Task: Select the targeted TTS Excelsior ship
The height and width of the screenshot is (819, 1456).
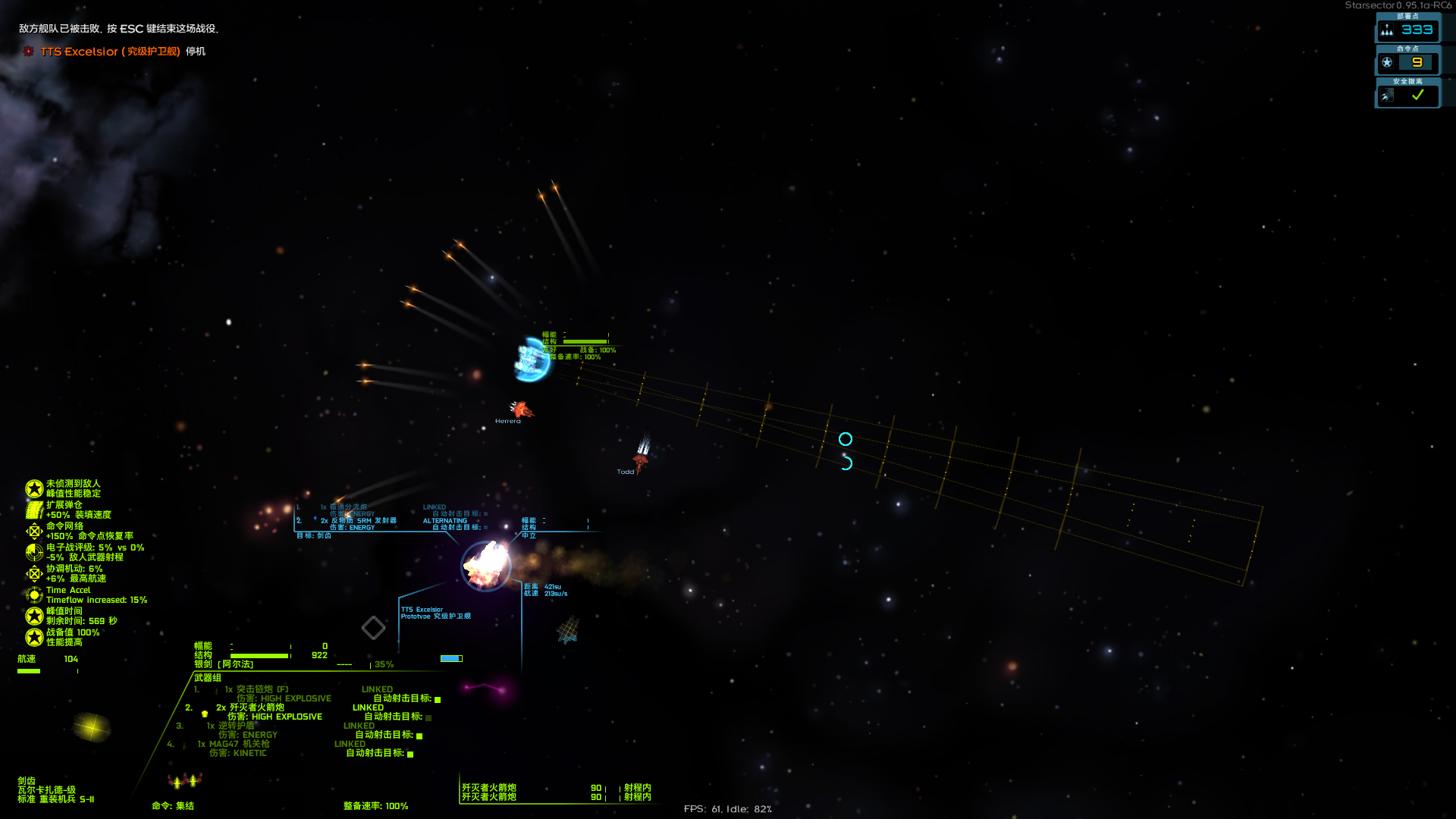Action: point(486,566)
